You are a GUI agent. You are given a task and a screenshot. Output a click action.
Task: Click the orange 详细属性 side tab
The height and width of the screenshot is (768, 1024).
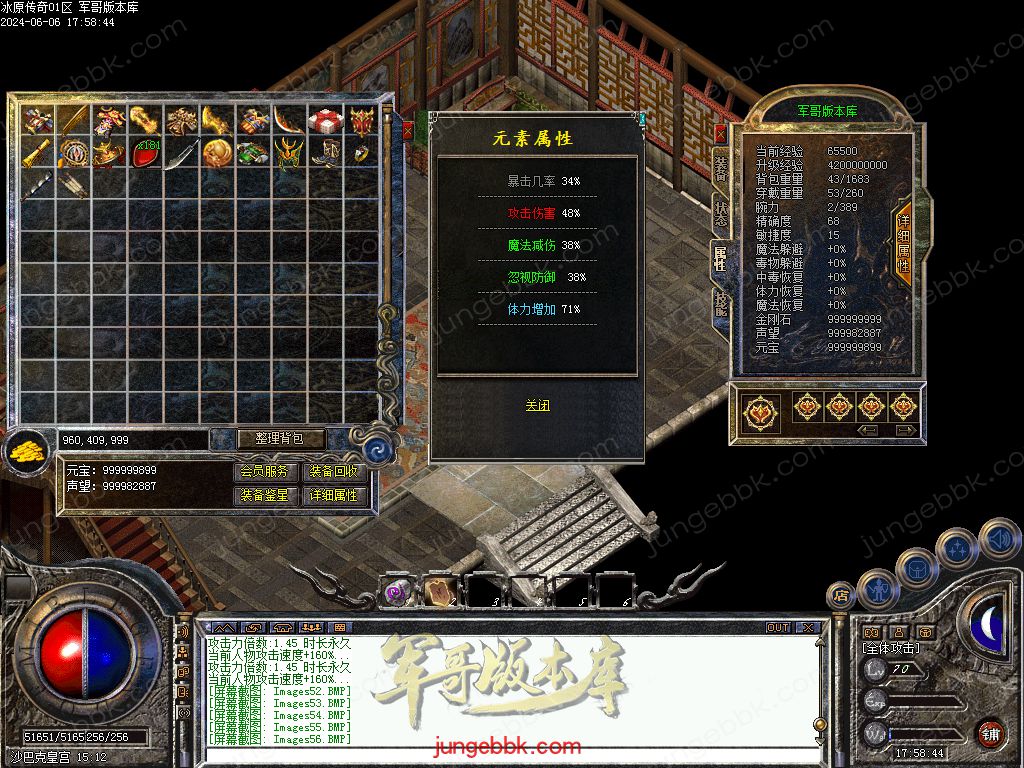tap(903, 243)
